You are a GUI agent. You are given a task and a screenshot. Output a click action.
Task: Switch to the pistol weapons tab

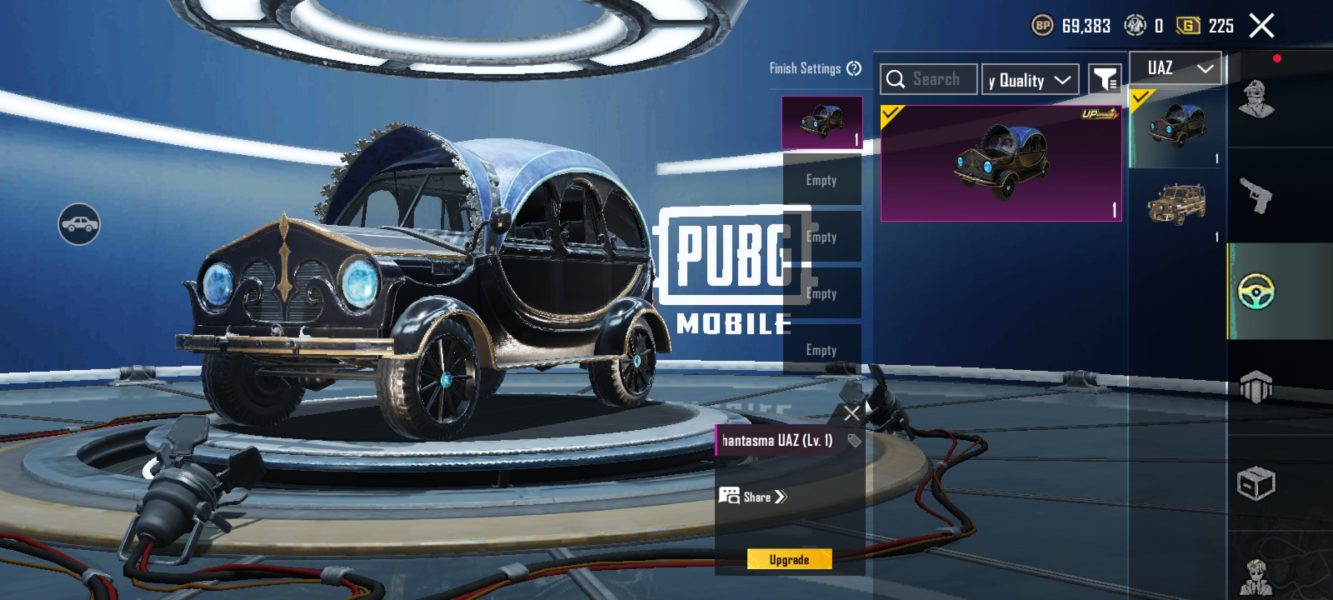1256,196
